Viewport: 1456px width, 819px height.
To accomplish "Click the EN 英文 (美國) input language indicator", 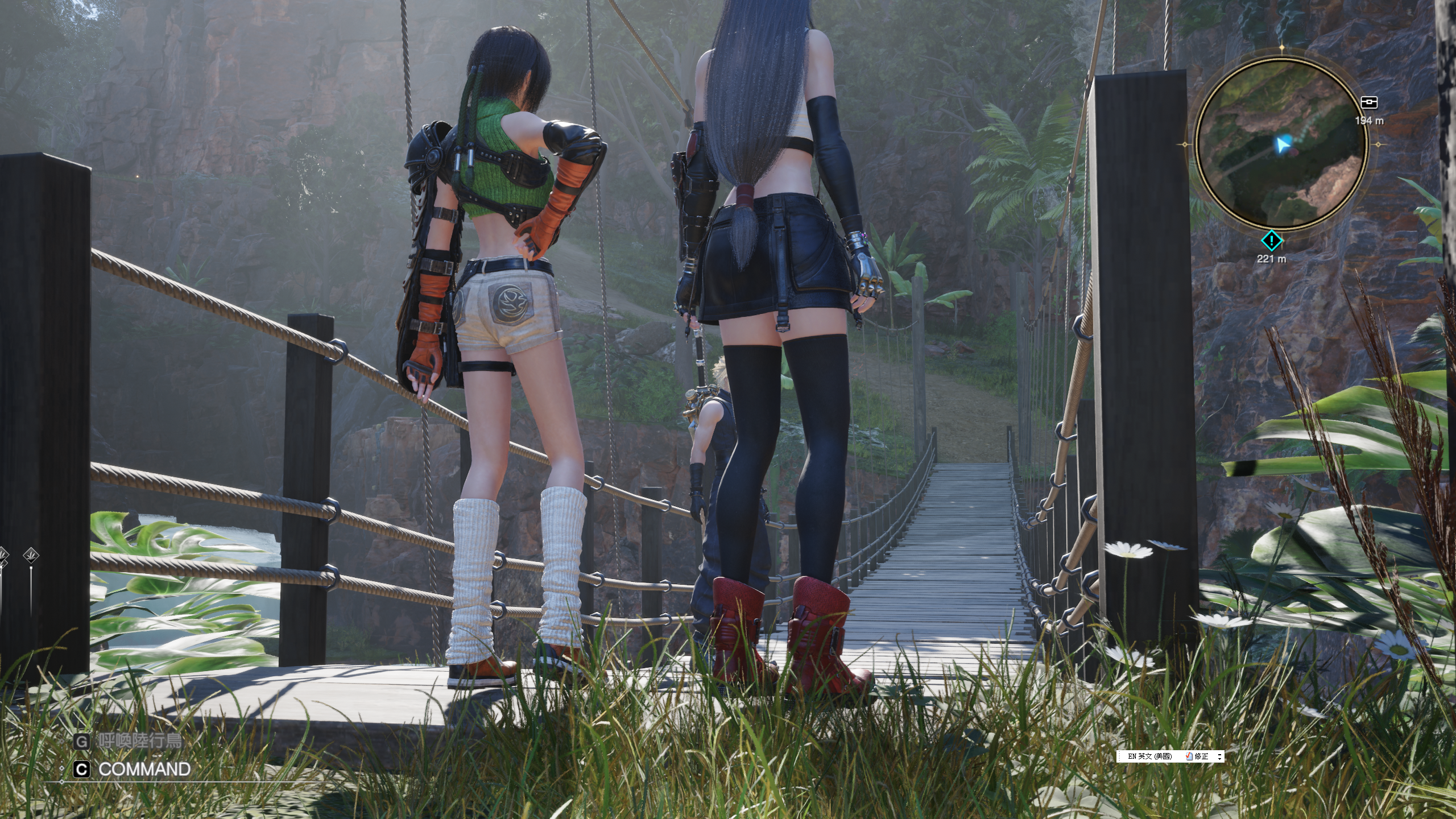I will coord(1149,756).
